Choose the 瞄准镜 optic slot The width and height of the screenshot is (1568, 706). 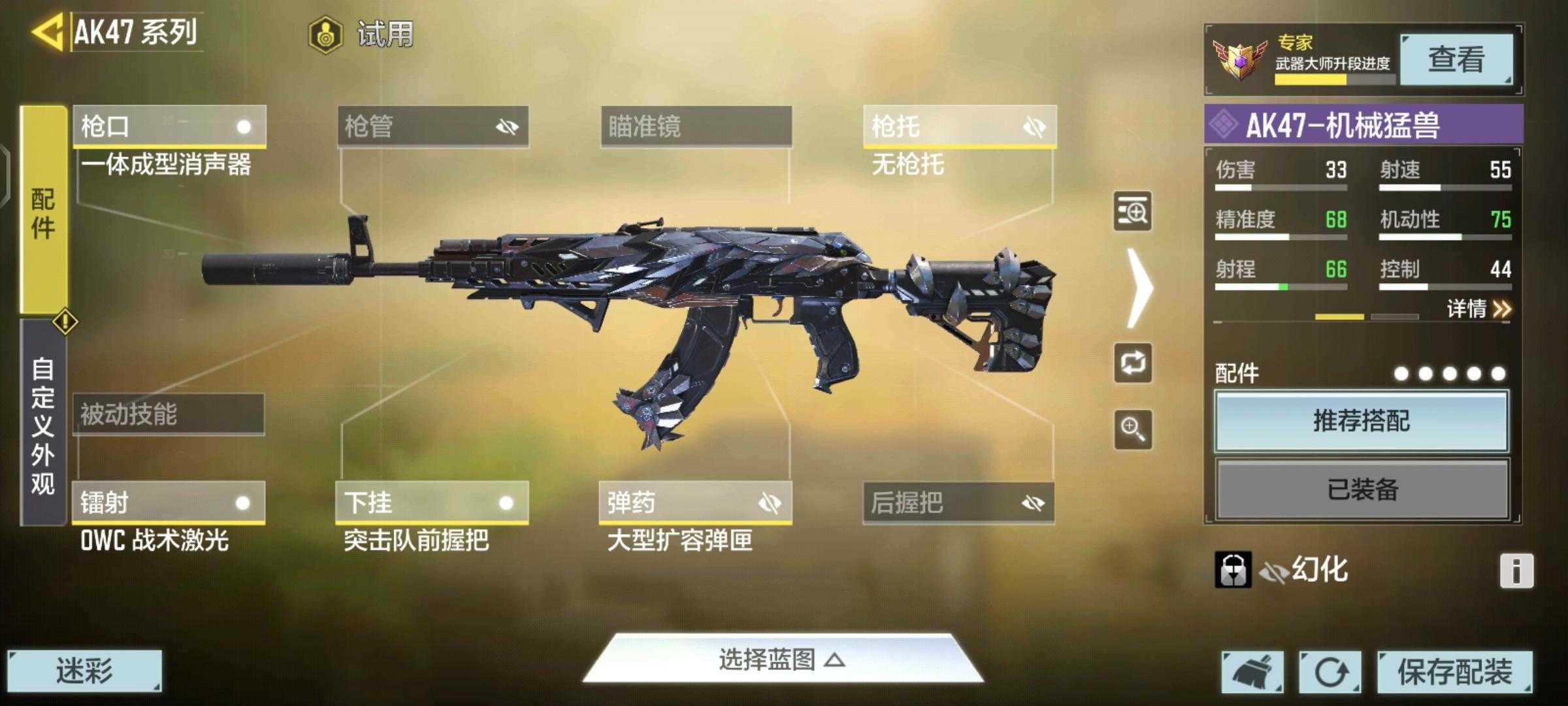[696, 126]
